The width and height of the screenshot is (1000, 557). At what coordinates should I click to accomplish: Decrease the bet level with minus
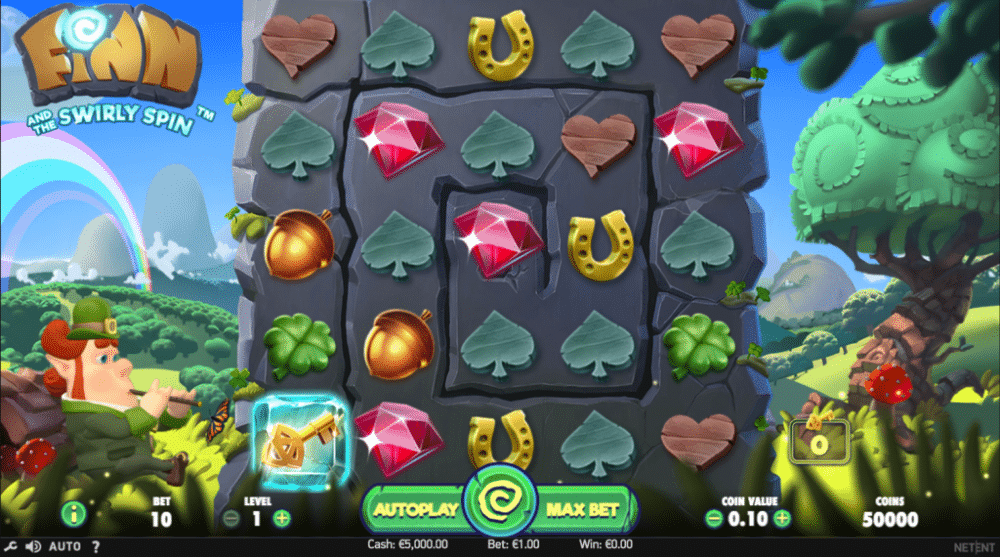tap(231, 518)
